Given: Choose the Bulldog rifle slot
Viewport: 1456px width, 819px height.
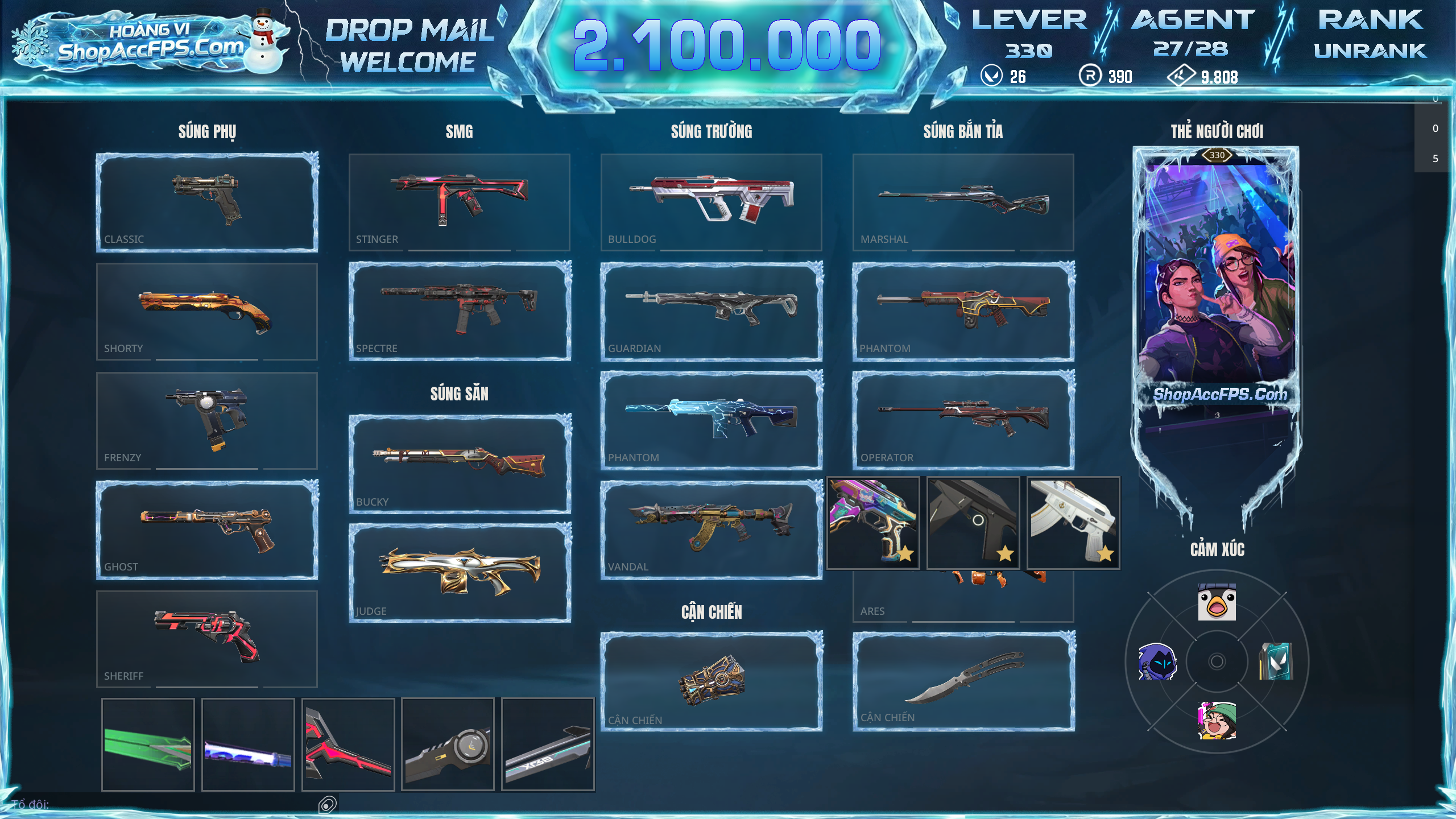Looking at the screenshot, I should click(711, 202).
